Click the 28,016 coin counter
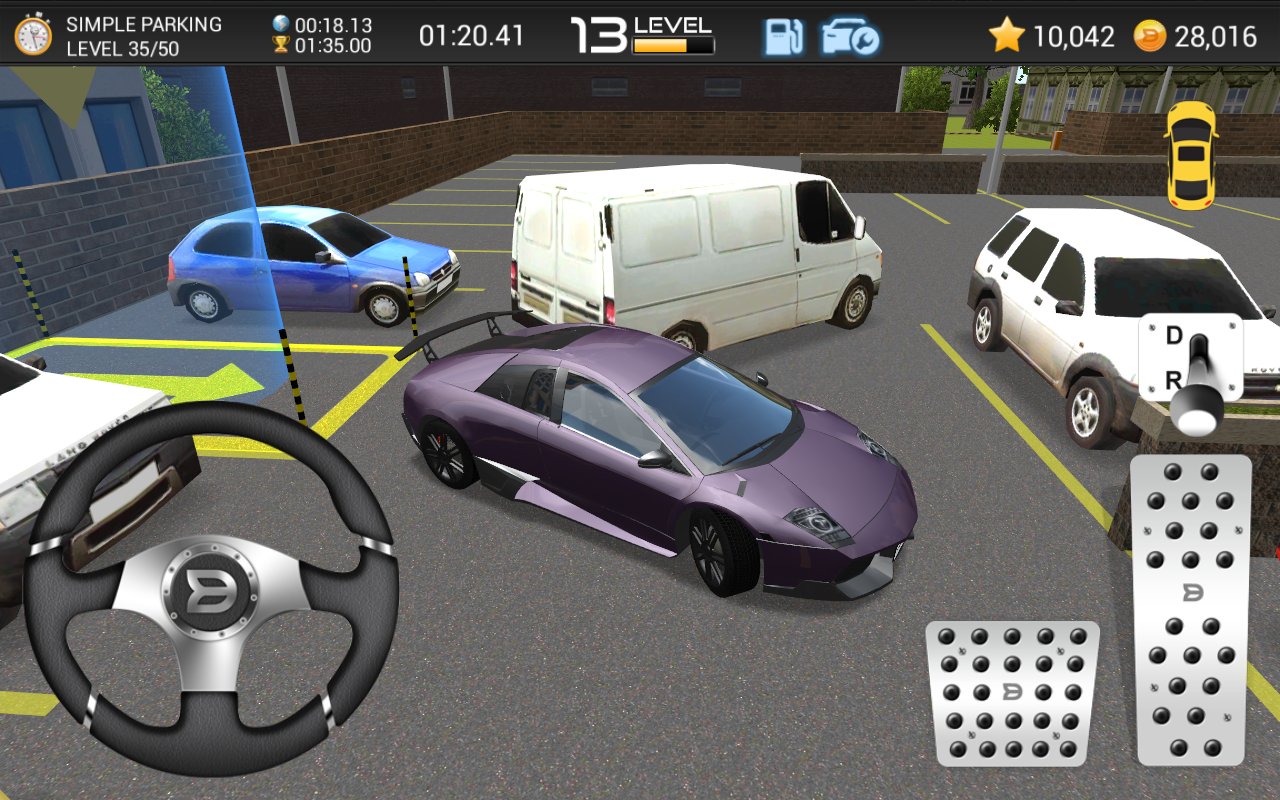1280x800 pixels. [x=1216, y=33]
